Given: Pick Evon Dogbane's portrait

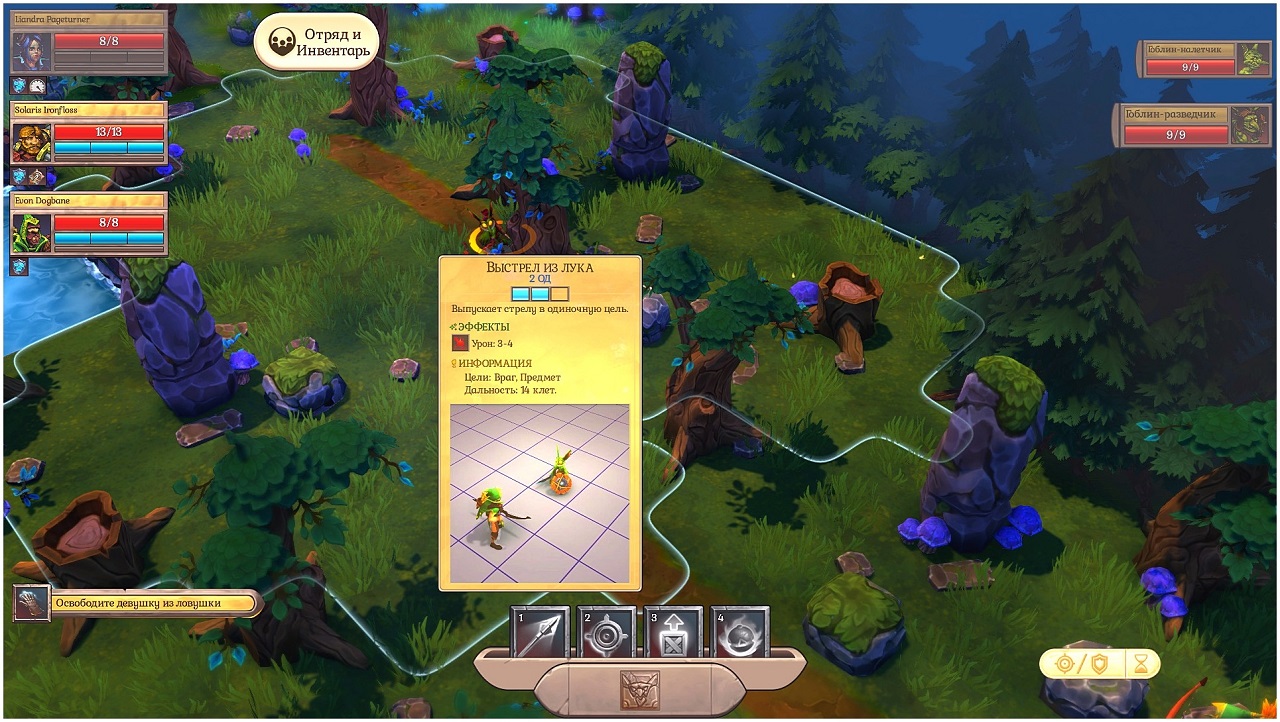Looking at the screenshot, I should click(30, 233).
